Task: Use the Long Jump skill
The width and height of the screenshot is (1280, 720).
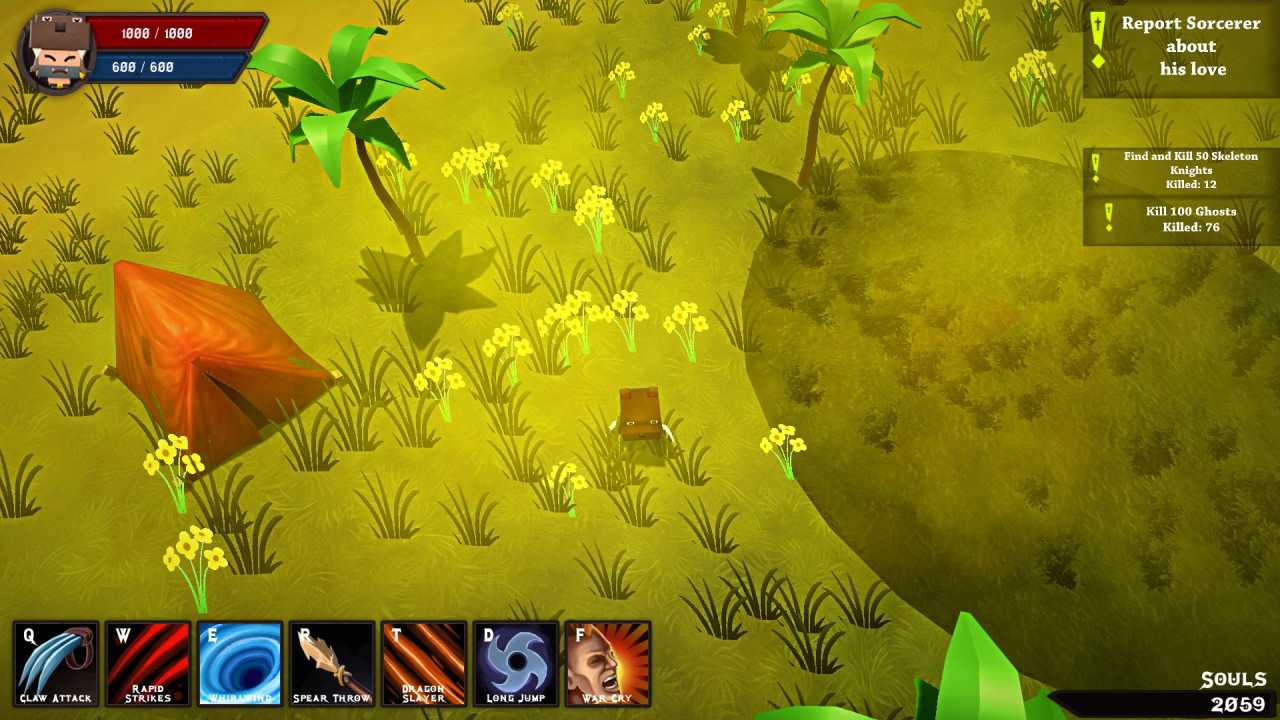Action: (516, 664)
